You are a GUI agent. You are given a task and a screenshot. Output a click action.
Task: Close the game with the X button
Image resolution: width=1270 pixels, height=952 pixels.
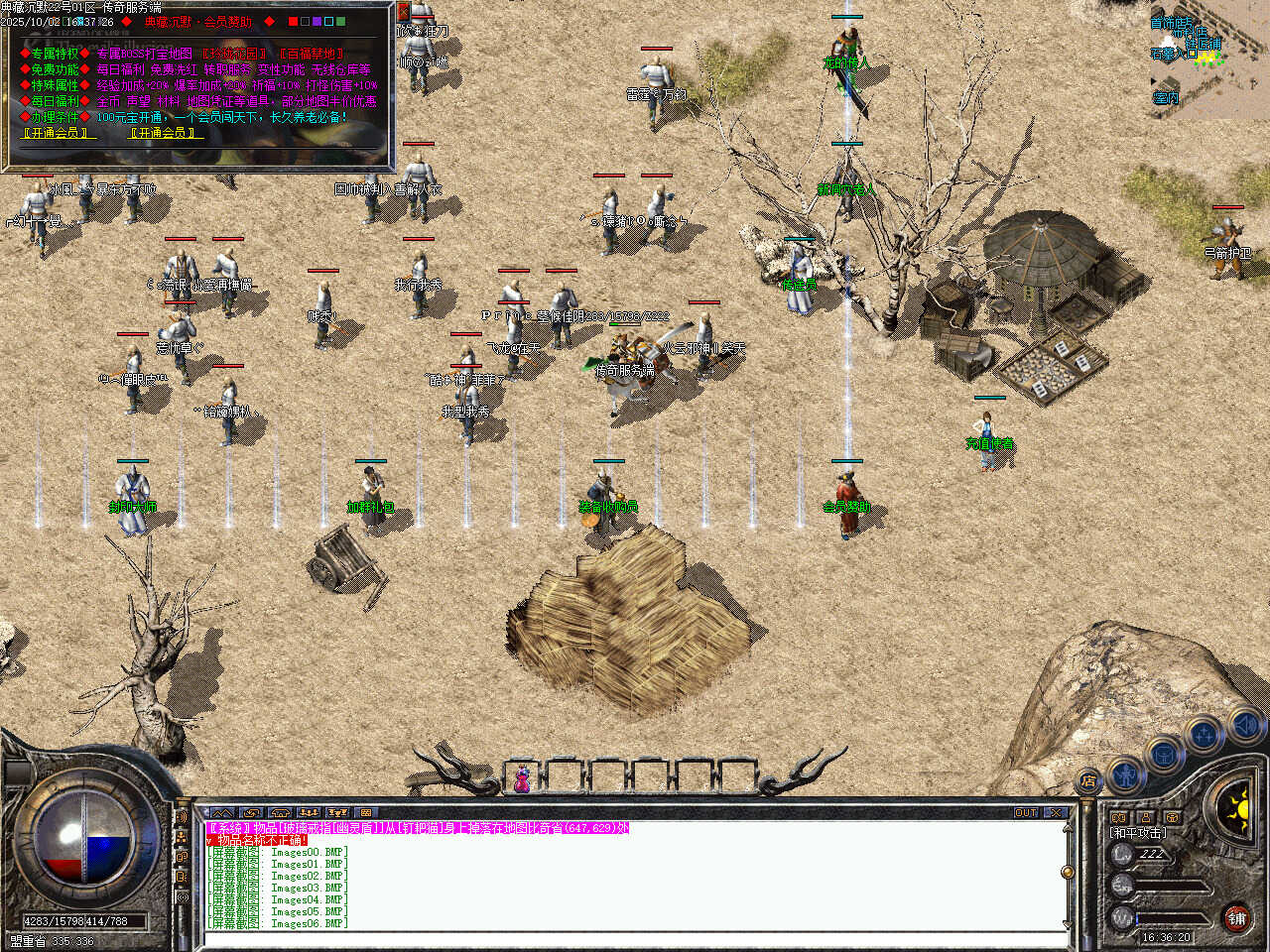[x=1056, y=812]
